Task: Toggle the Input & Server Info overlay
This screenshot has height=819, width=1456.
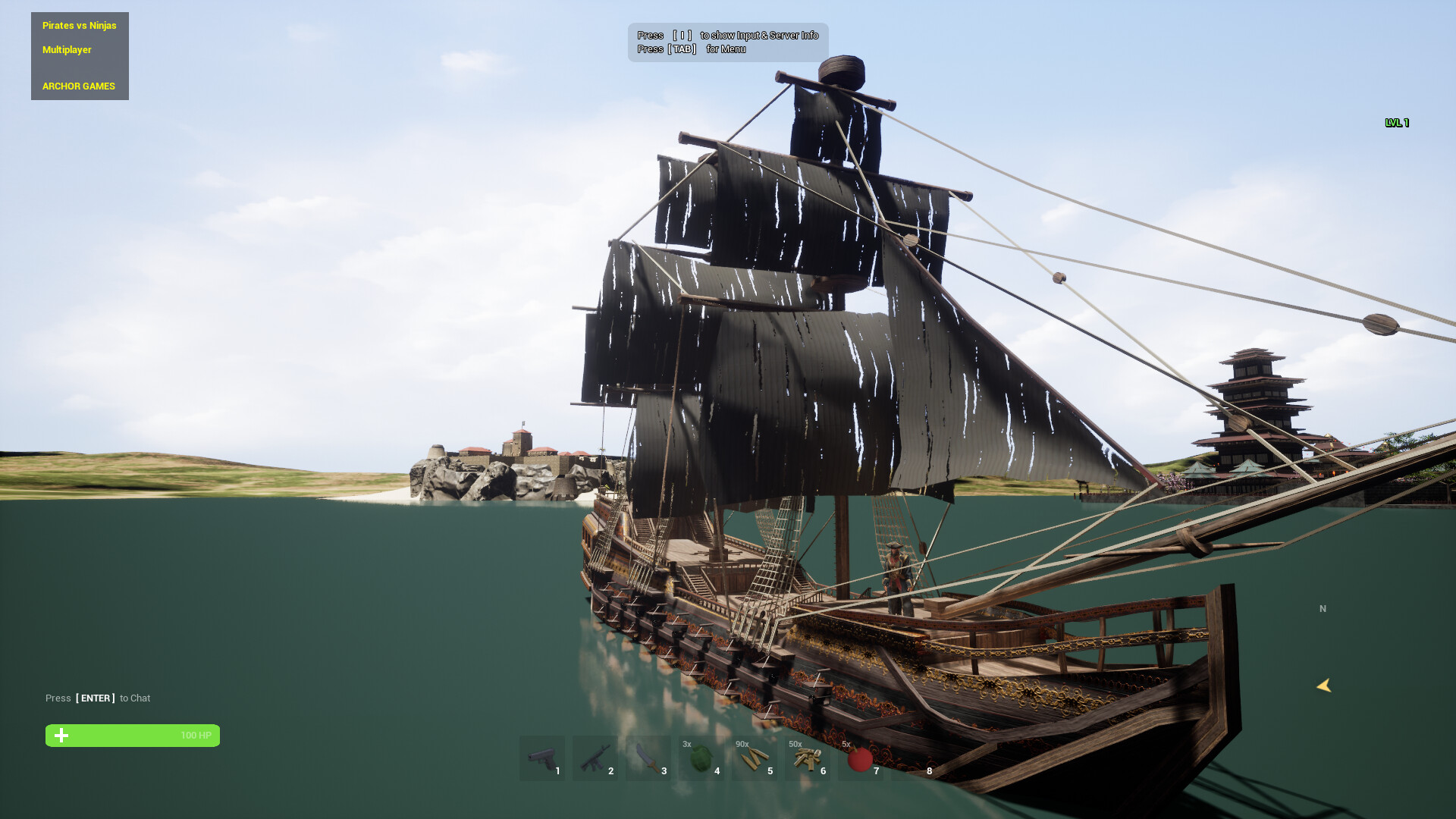Action: pos(728,35)
